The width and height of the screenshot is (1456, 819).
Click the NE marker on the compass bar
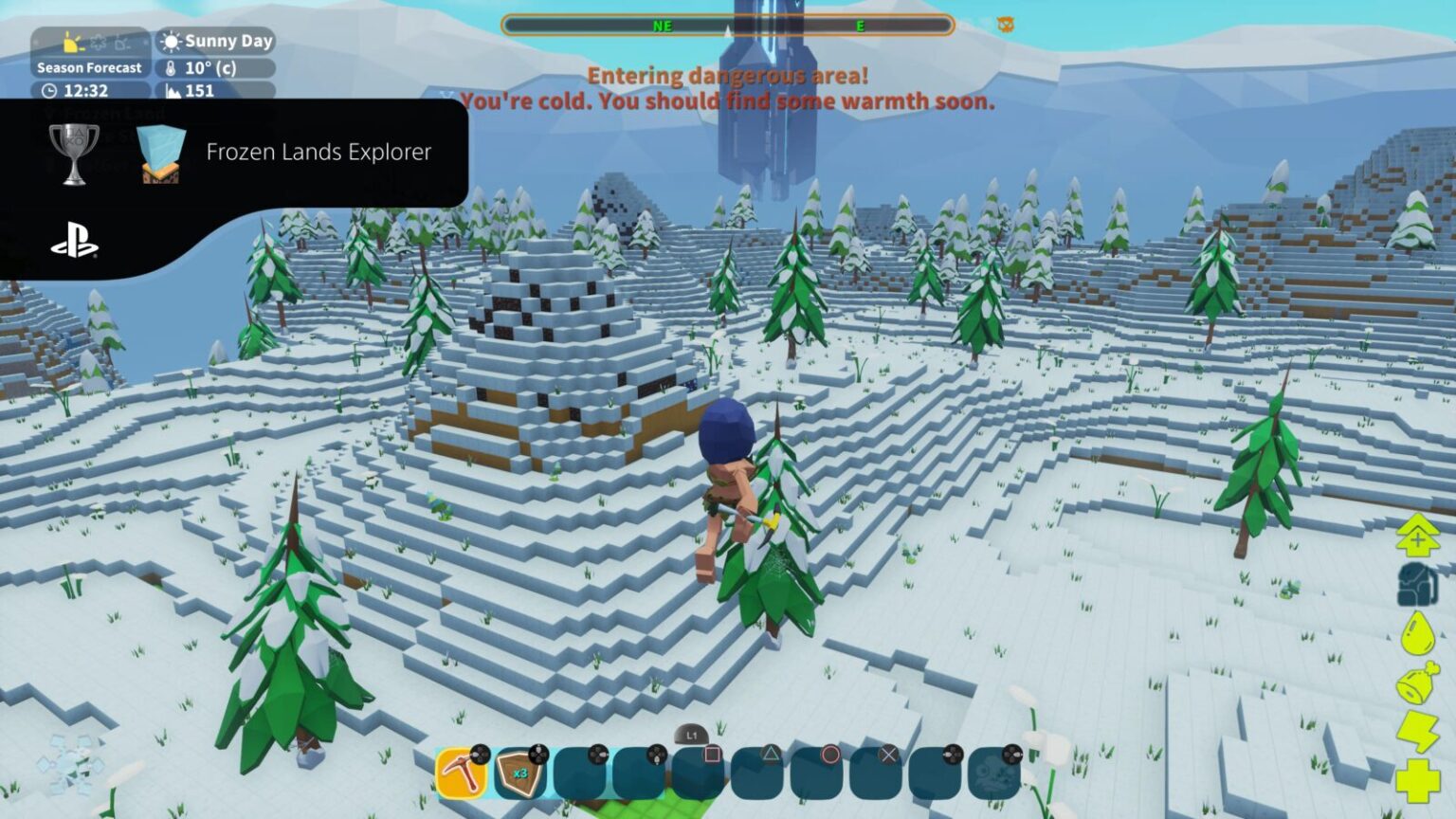click(663, 26)
